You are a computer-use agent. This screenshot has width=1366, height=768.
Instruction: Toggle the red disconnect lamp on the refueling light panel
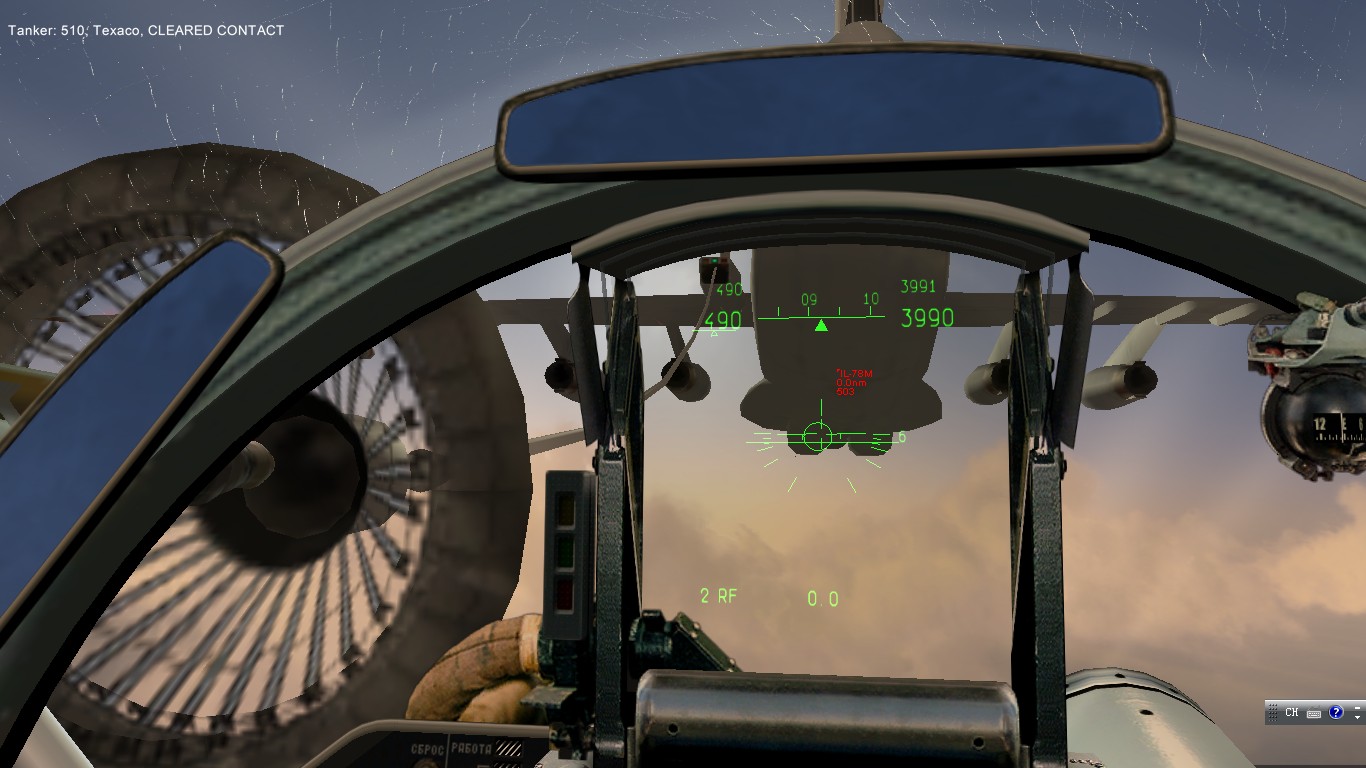[564, 594]
